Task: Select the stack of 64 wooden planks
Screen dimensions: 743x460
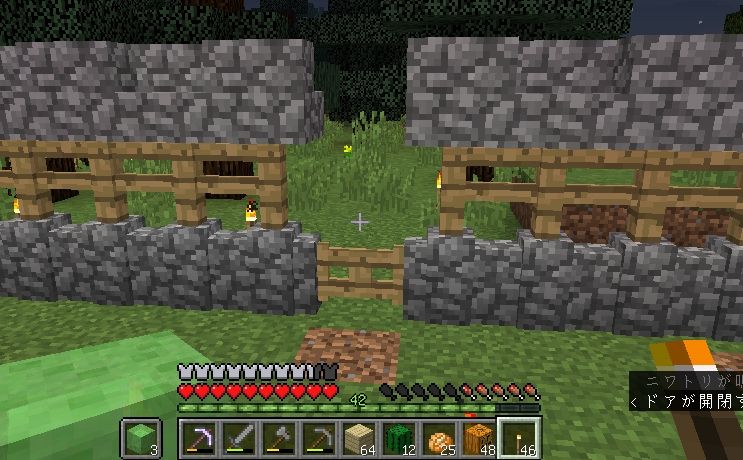Action: 358,438
